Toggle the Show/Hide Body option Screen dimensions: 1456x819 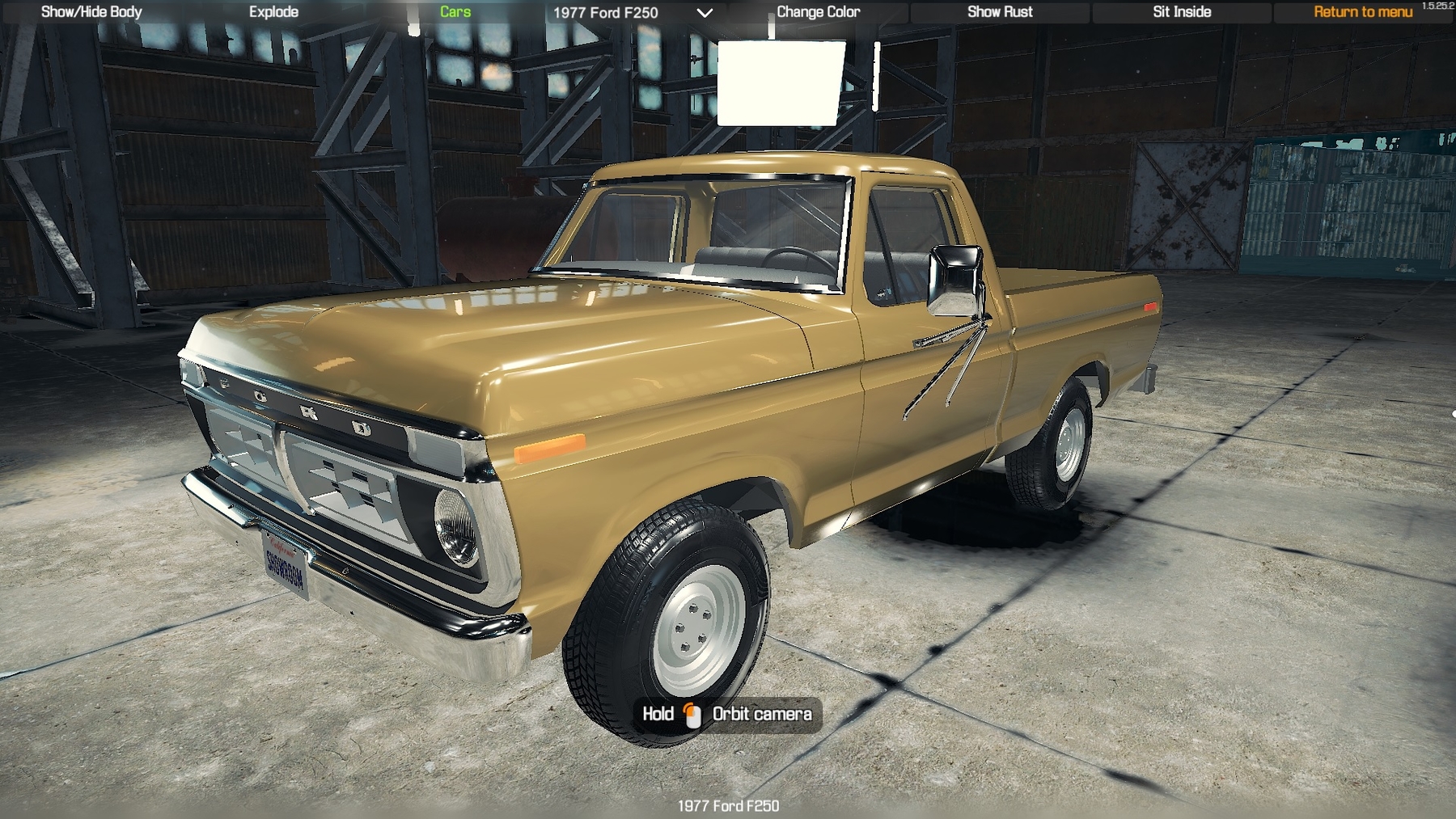point(91,12)
